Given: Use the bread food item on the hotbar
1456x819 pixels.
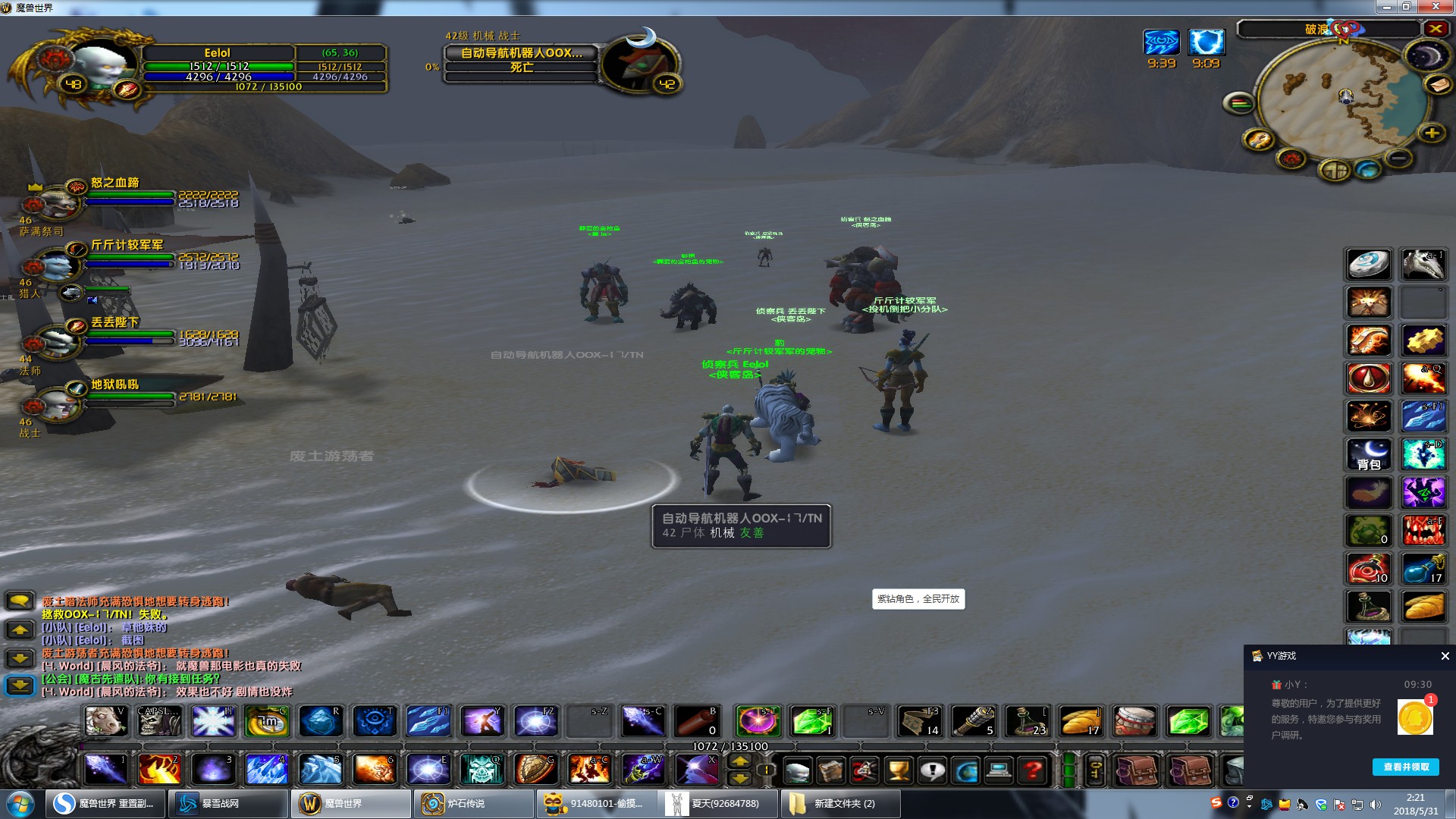Looking at the screenshot, I should pos(1080,721).
